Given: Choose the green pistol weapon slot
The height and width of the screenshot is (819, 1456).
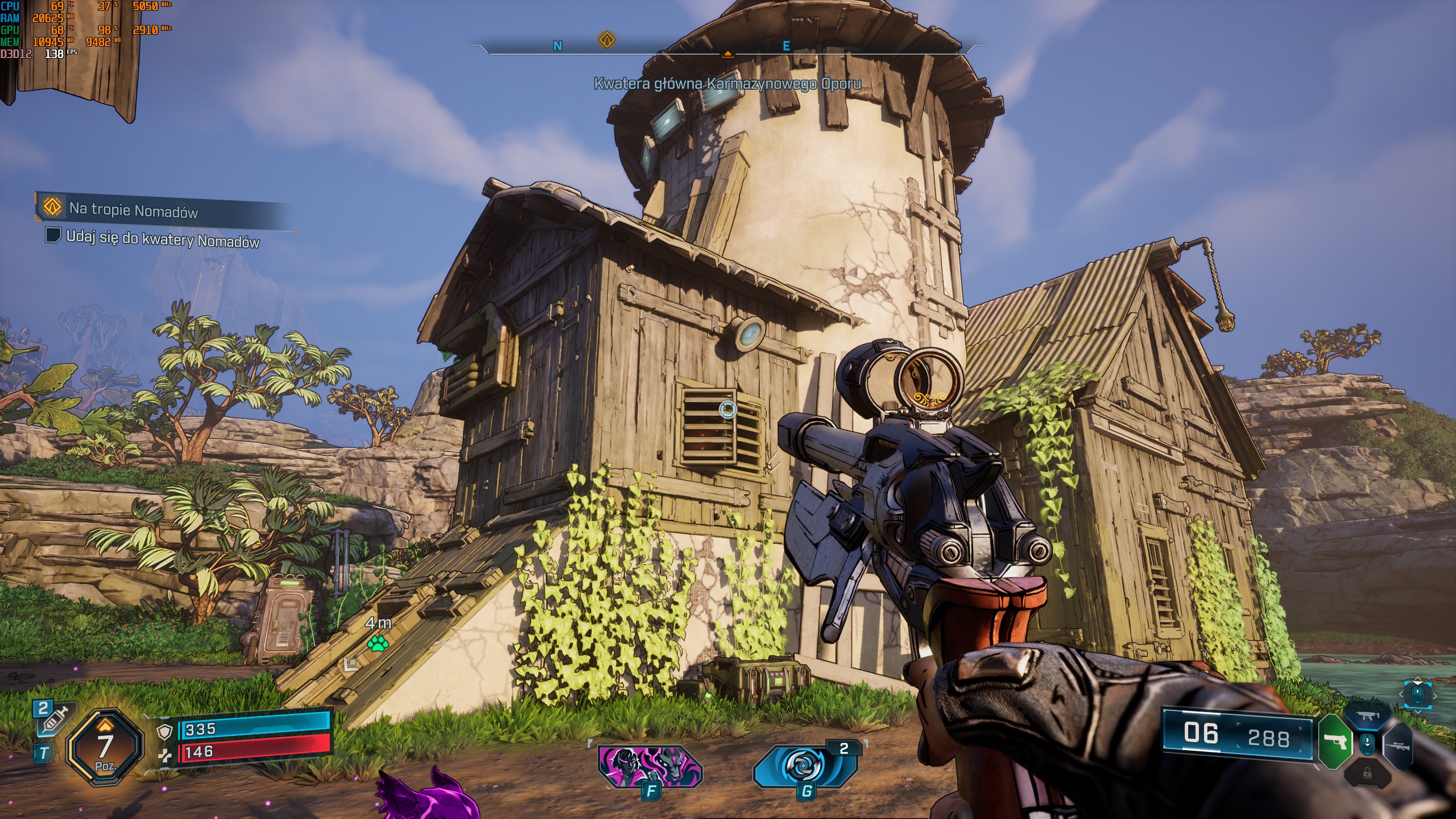Looking at the screenshot, I should coord(1334,742).
